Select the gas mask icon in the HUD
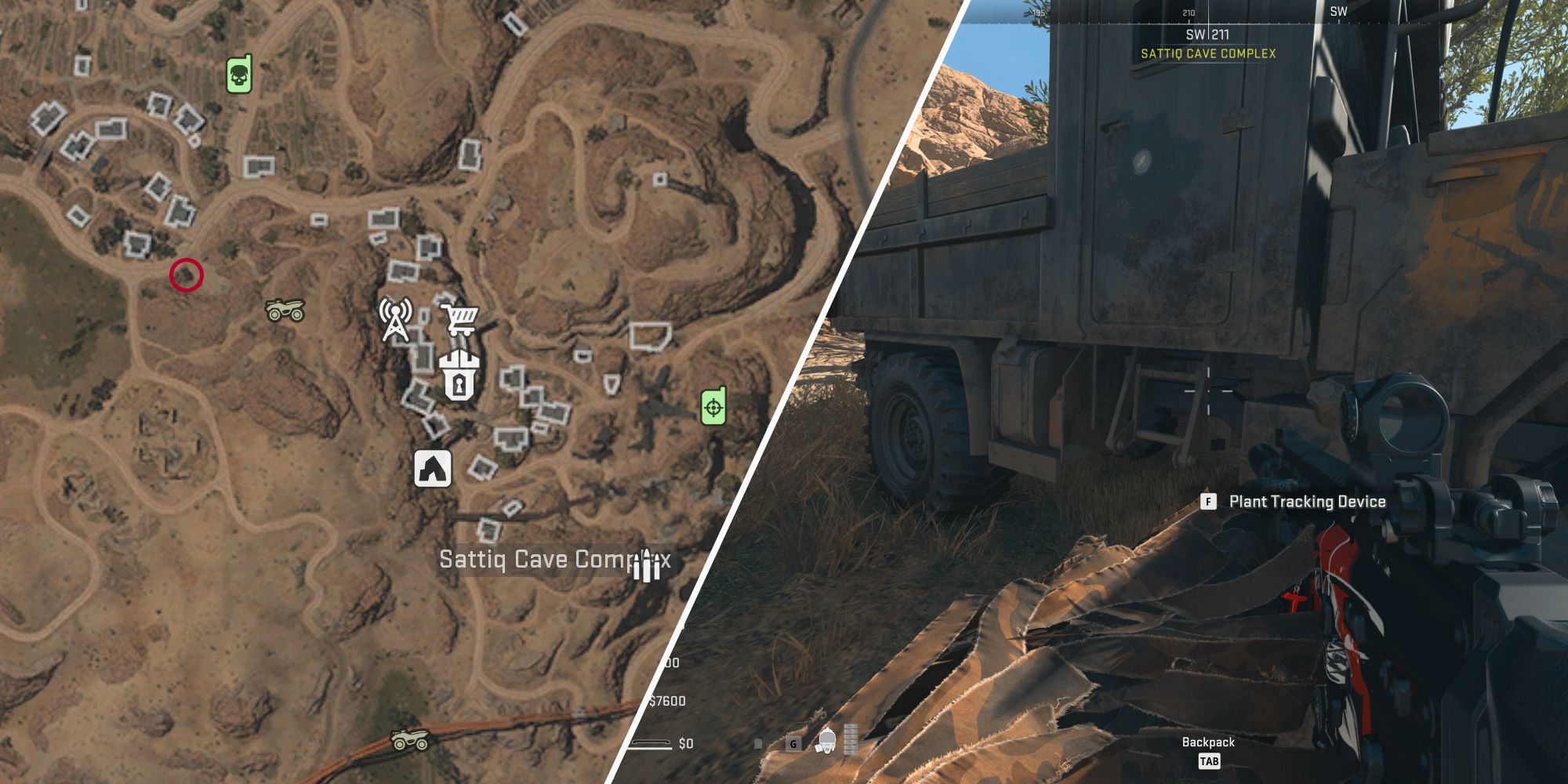1568x784 pixels. click(826, 740)
